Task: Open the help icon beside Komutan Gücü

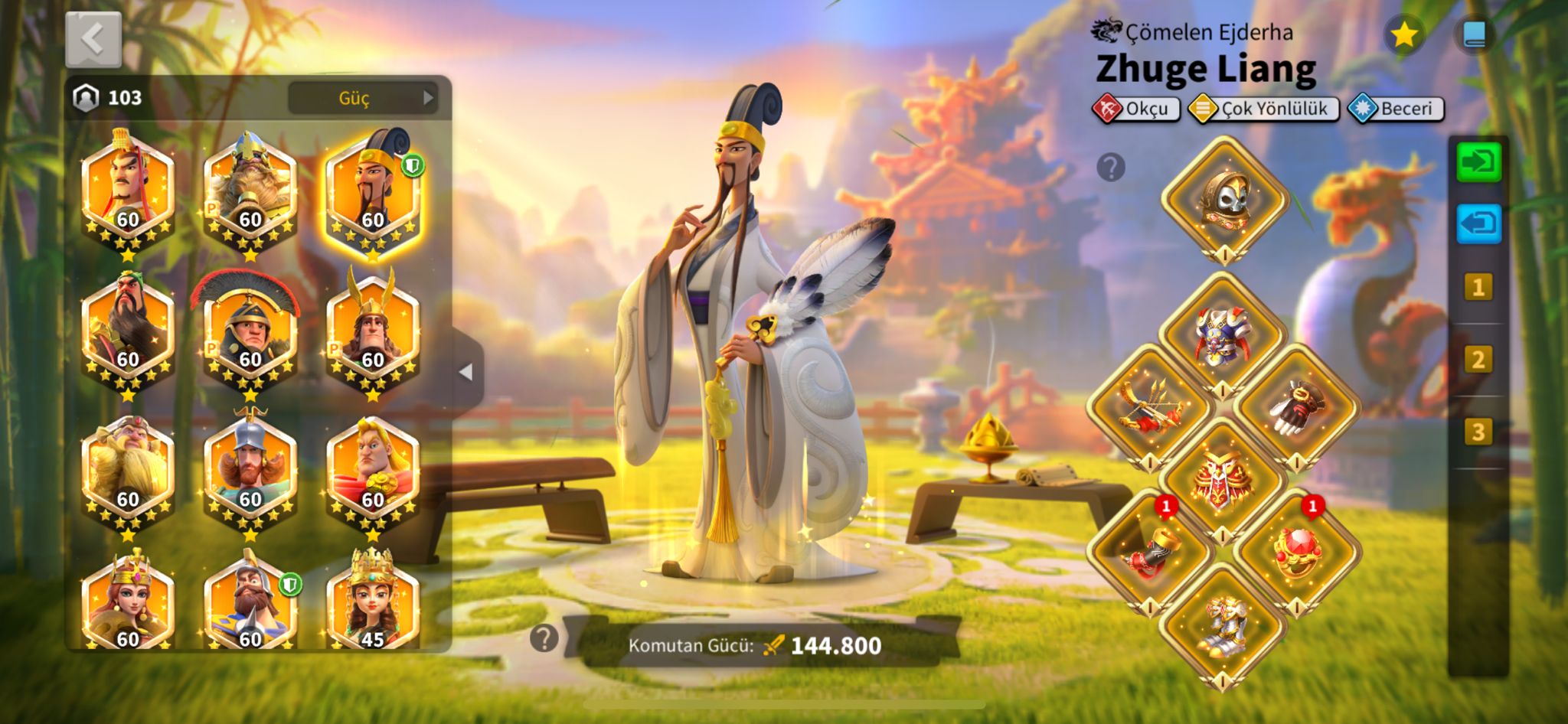Action: point(544,638)
